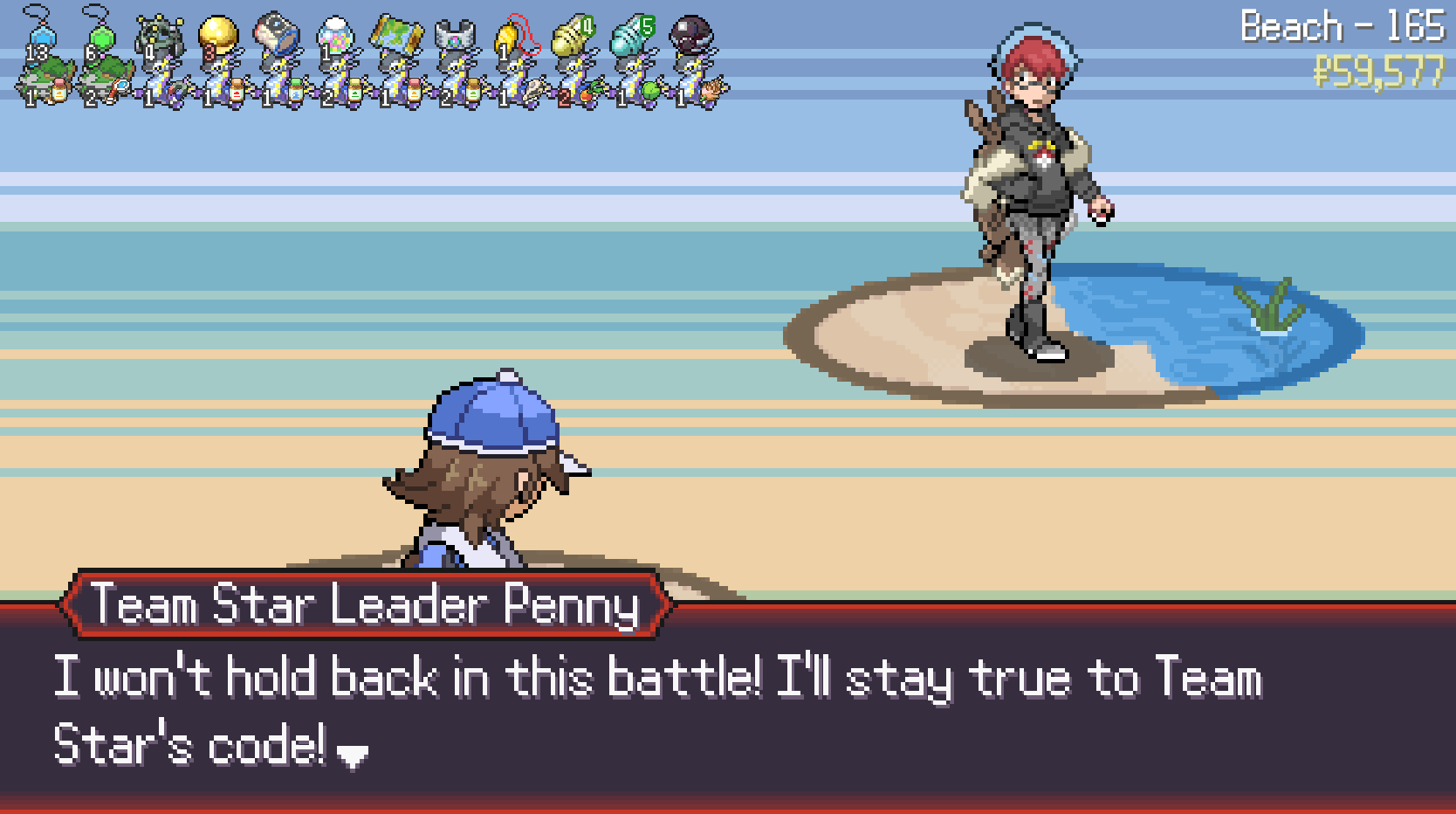Click the Team Star Leader Penny name plate

point(365,604)
